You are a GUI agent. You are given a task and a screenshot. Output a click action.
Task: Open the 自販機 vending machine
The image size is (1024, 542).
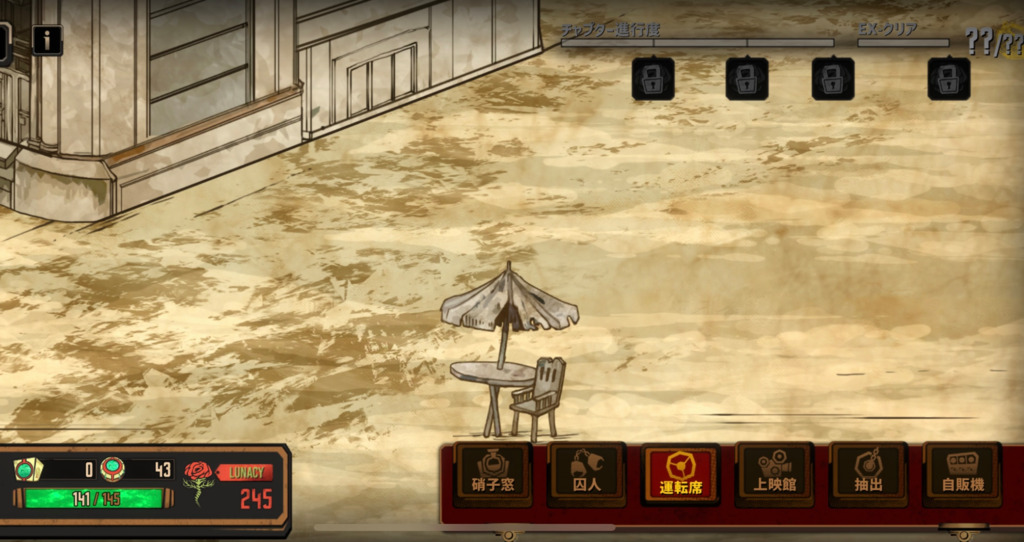(x=962, y=473)
